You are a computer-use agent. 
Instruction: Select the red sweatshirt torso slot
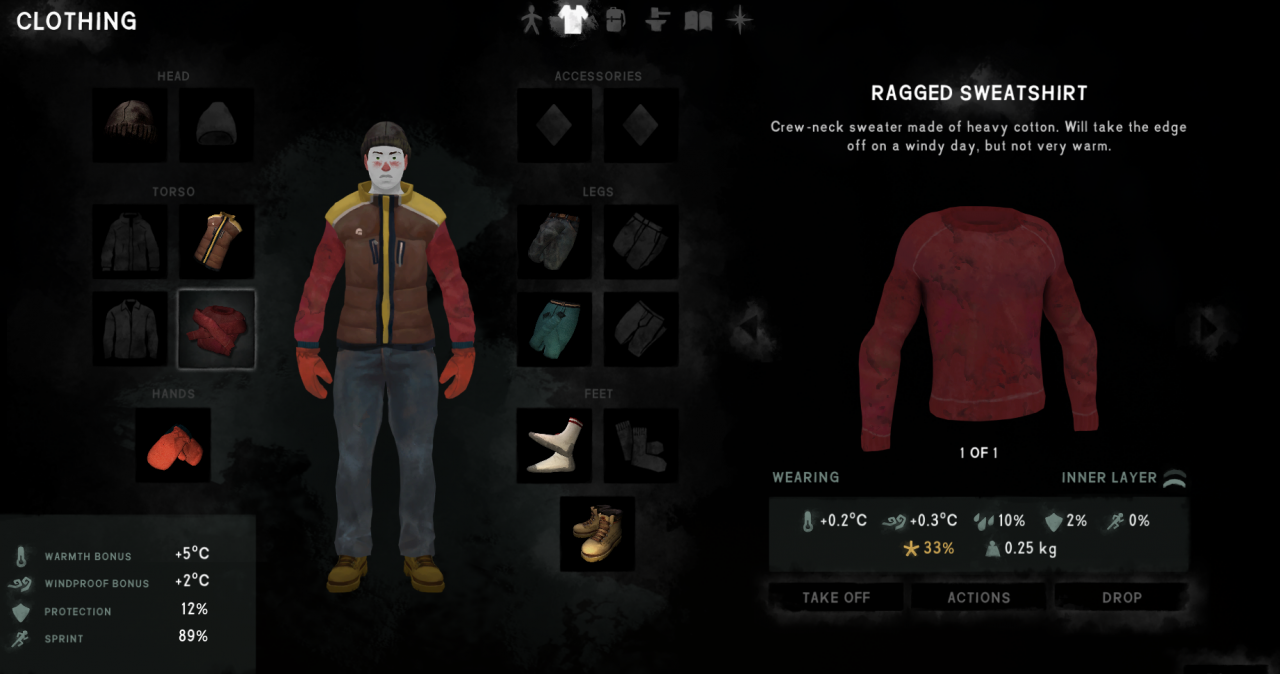click(216, 329)
